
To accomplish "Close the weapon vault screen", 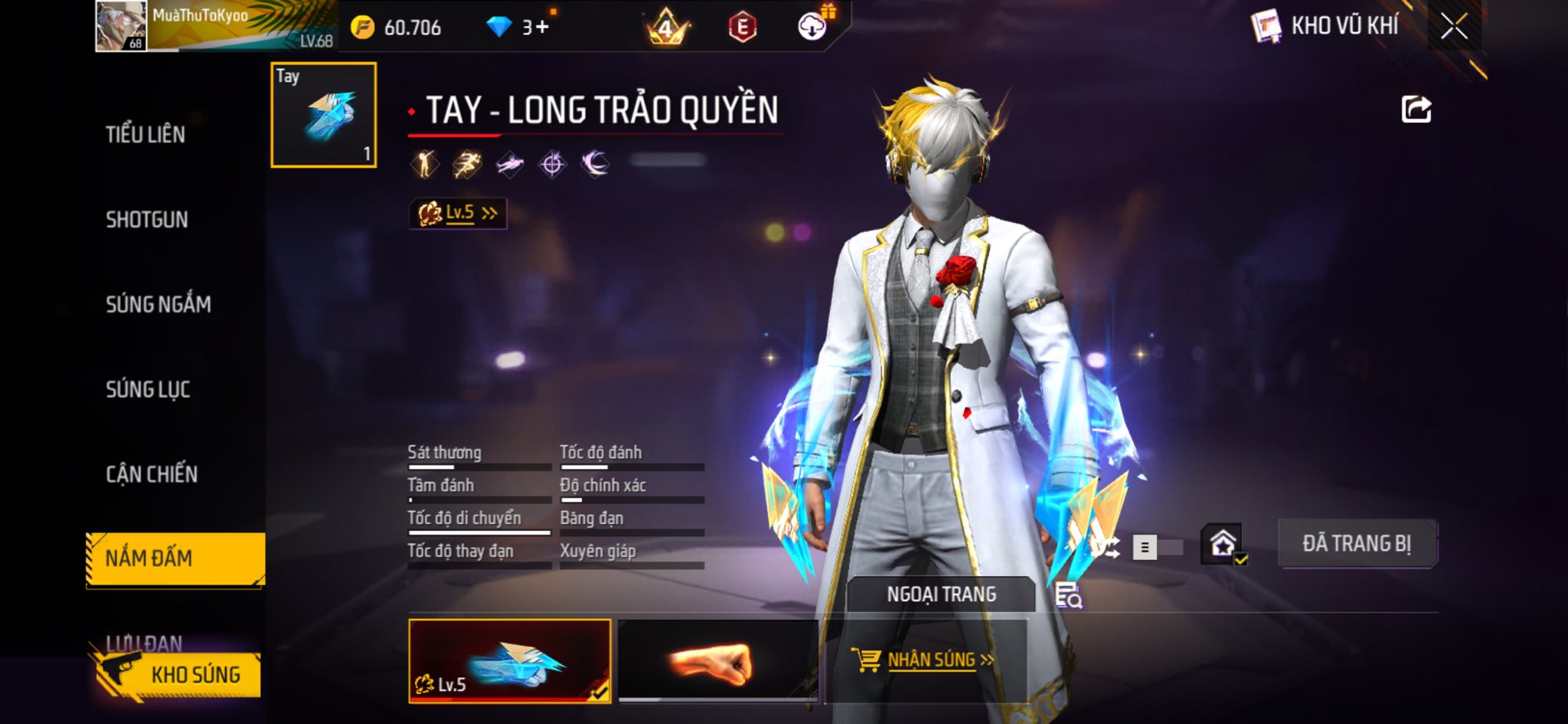I will pyautogui.click(x=1454, y=27).
